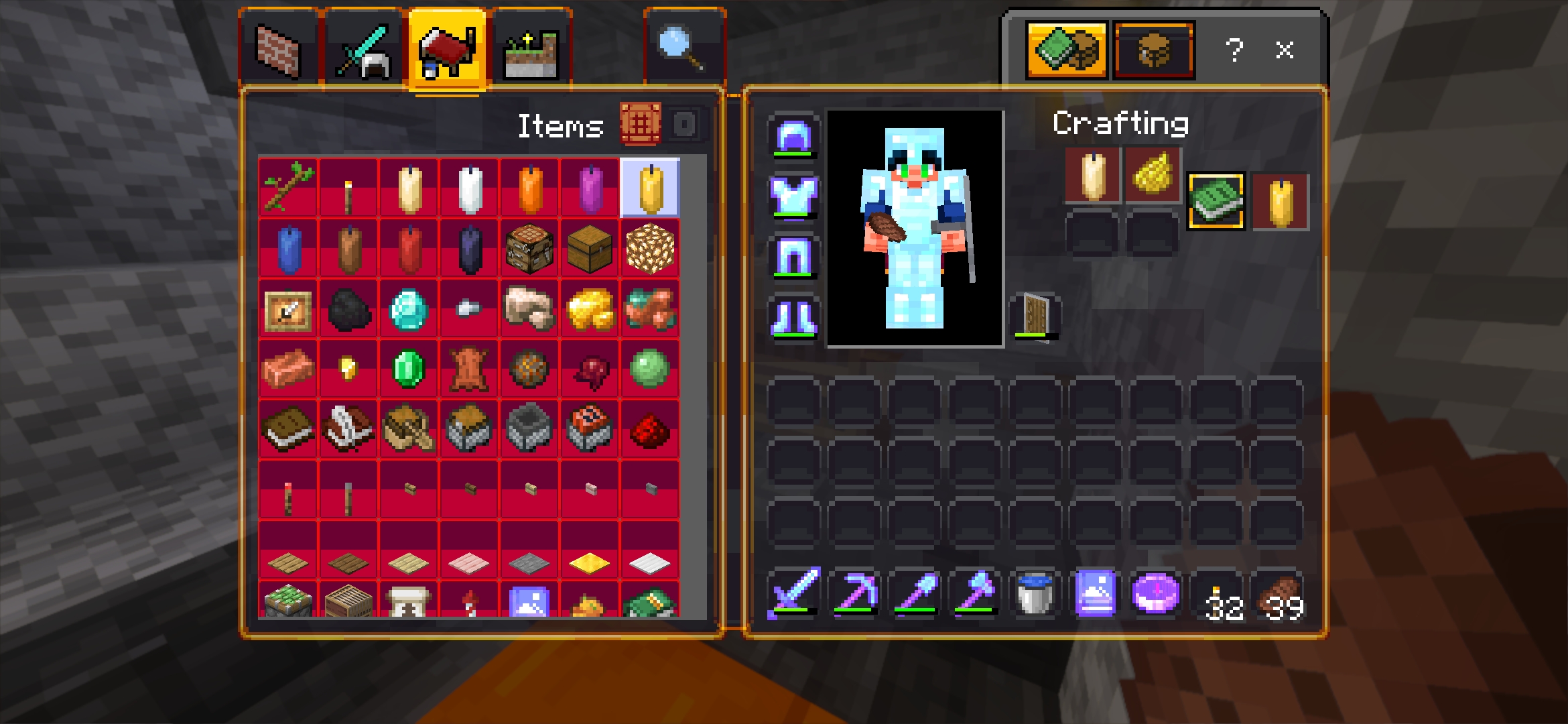Open the Equipment sword and helmet tab
Screen dimensions: 1568x724
click(x=364, y=50)
